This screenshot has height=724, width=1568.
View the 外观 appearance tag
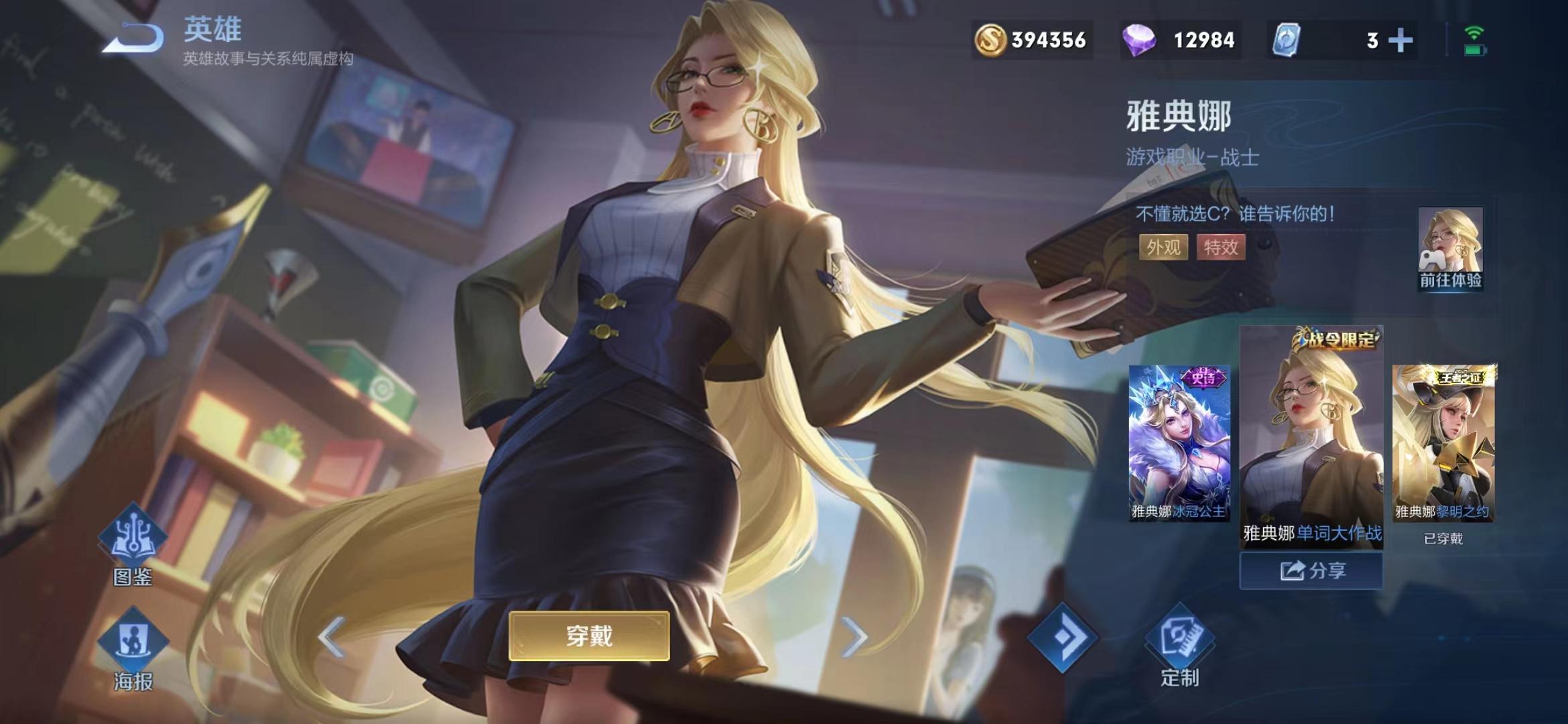(x=1163, y=247)
